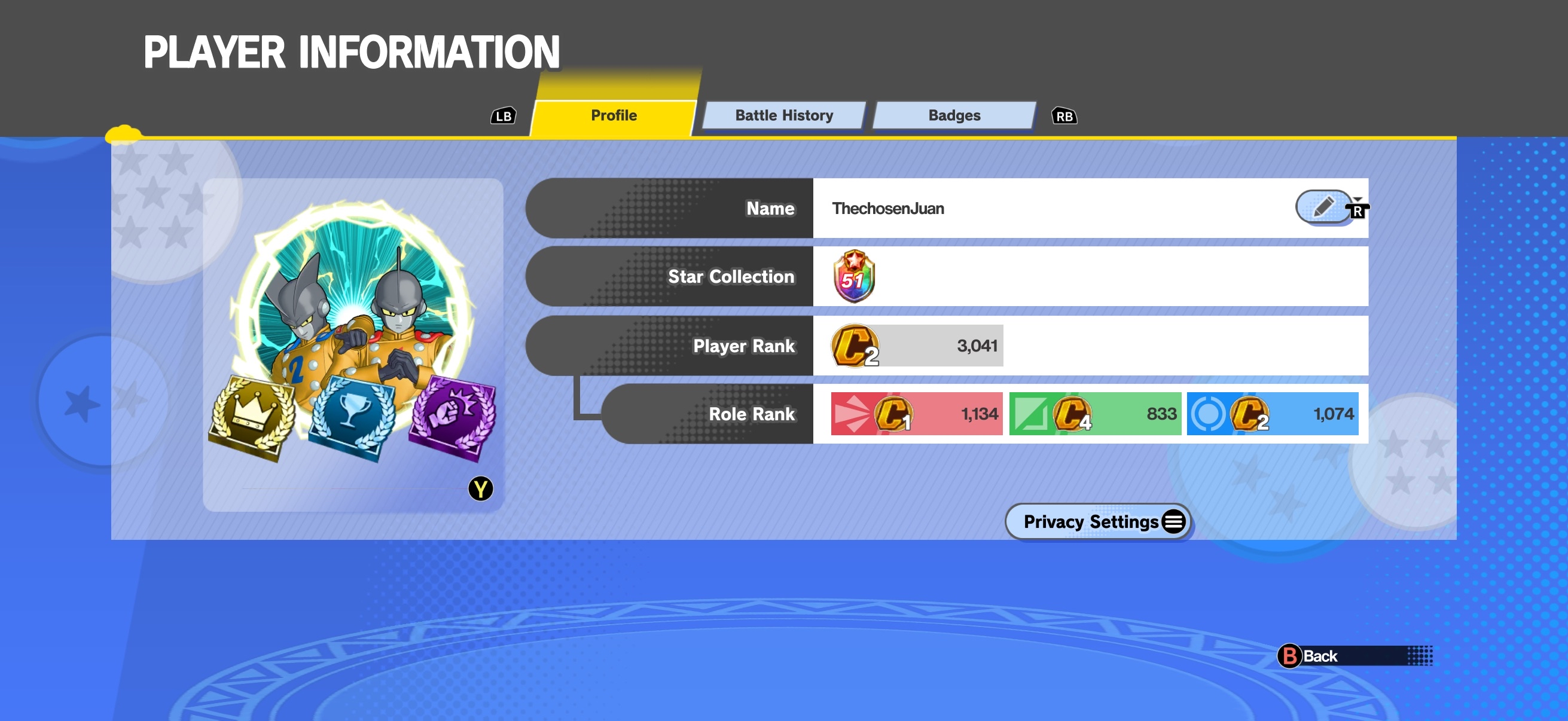The height and width of the screenshot is (721, 1568).
Task: Click the Star Collection 51 emblem
Action: (853, 277)
